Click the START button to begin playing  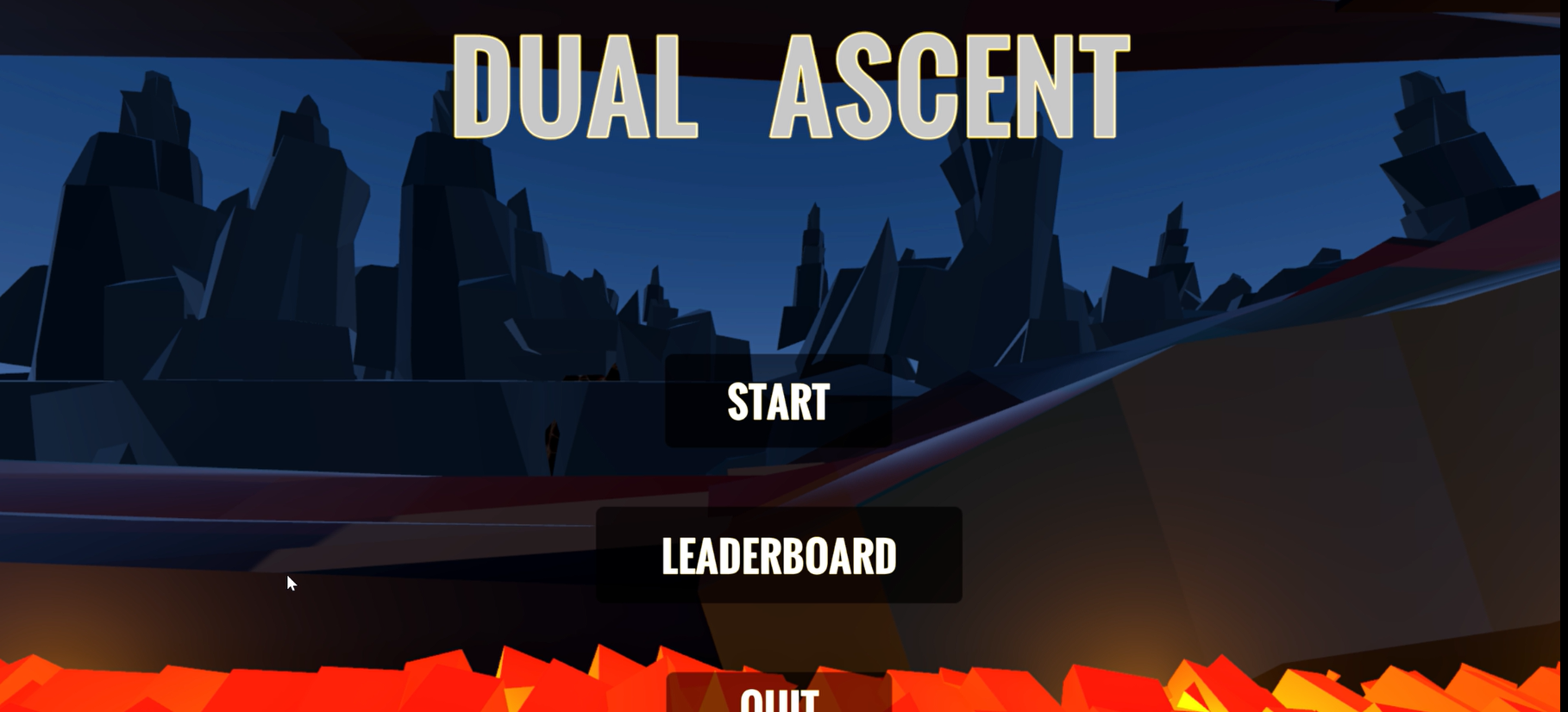(x=778, y=403)
